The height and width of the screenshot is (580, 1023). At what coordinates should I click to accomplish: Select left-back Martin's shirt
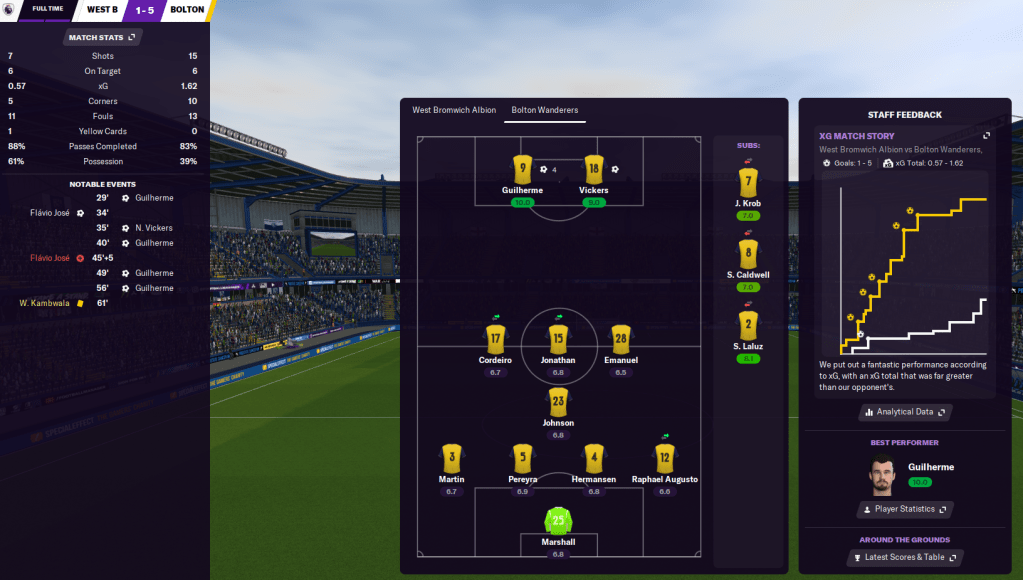coord(451,458)
